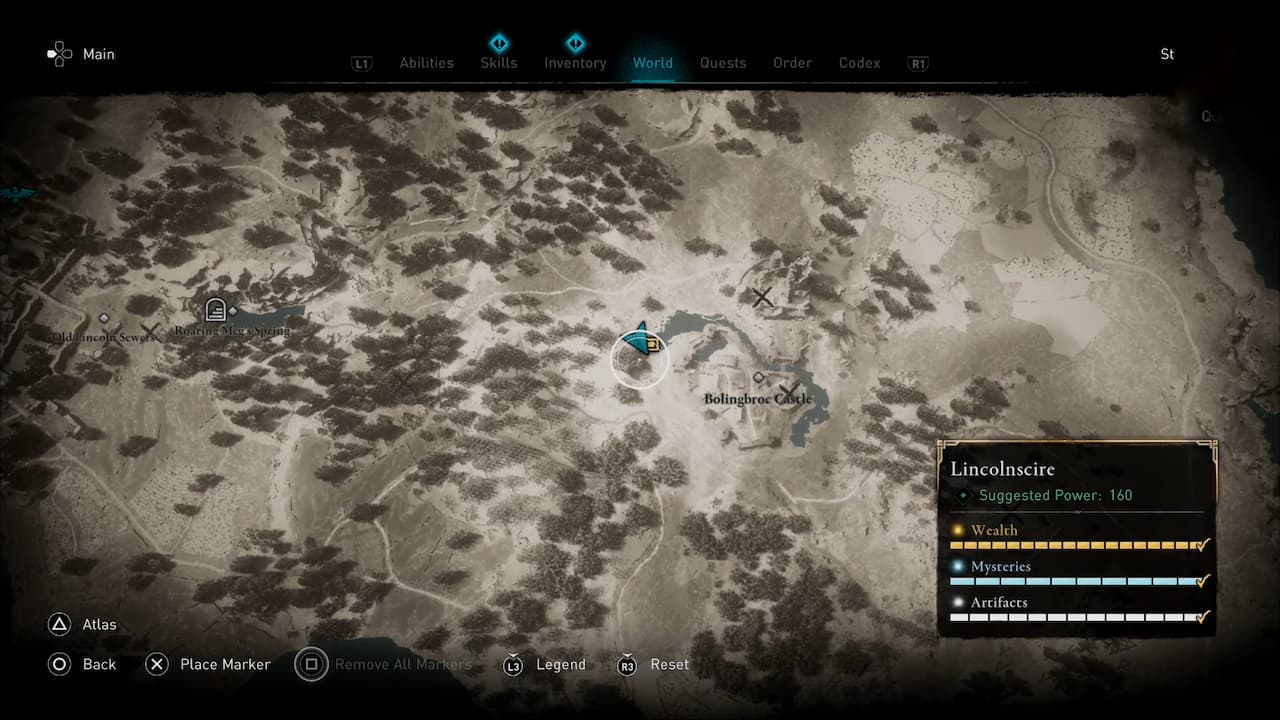Viewport: 1280px width, 720px height.
Task: Click the checkmark beside the Wealth bar
Action: [1201, 546]
